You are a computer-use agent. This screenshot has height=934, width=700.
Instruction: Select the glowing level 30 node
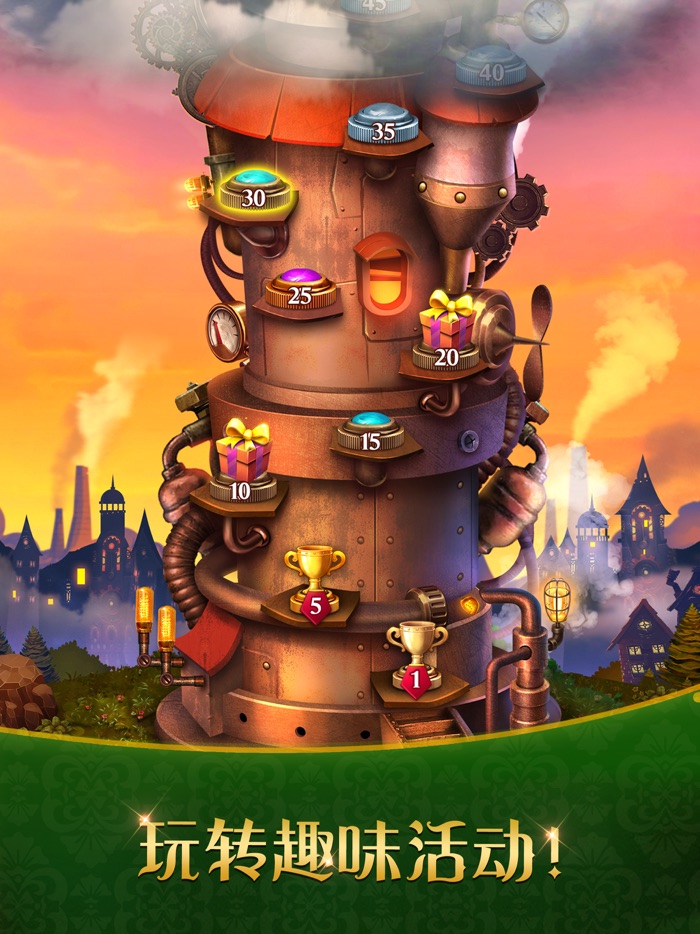tap(254, 190)
